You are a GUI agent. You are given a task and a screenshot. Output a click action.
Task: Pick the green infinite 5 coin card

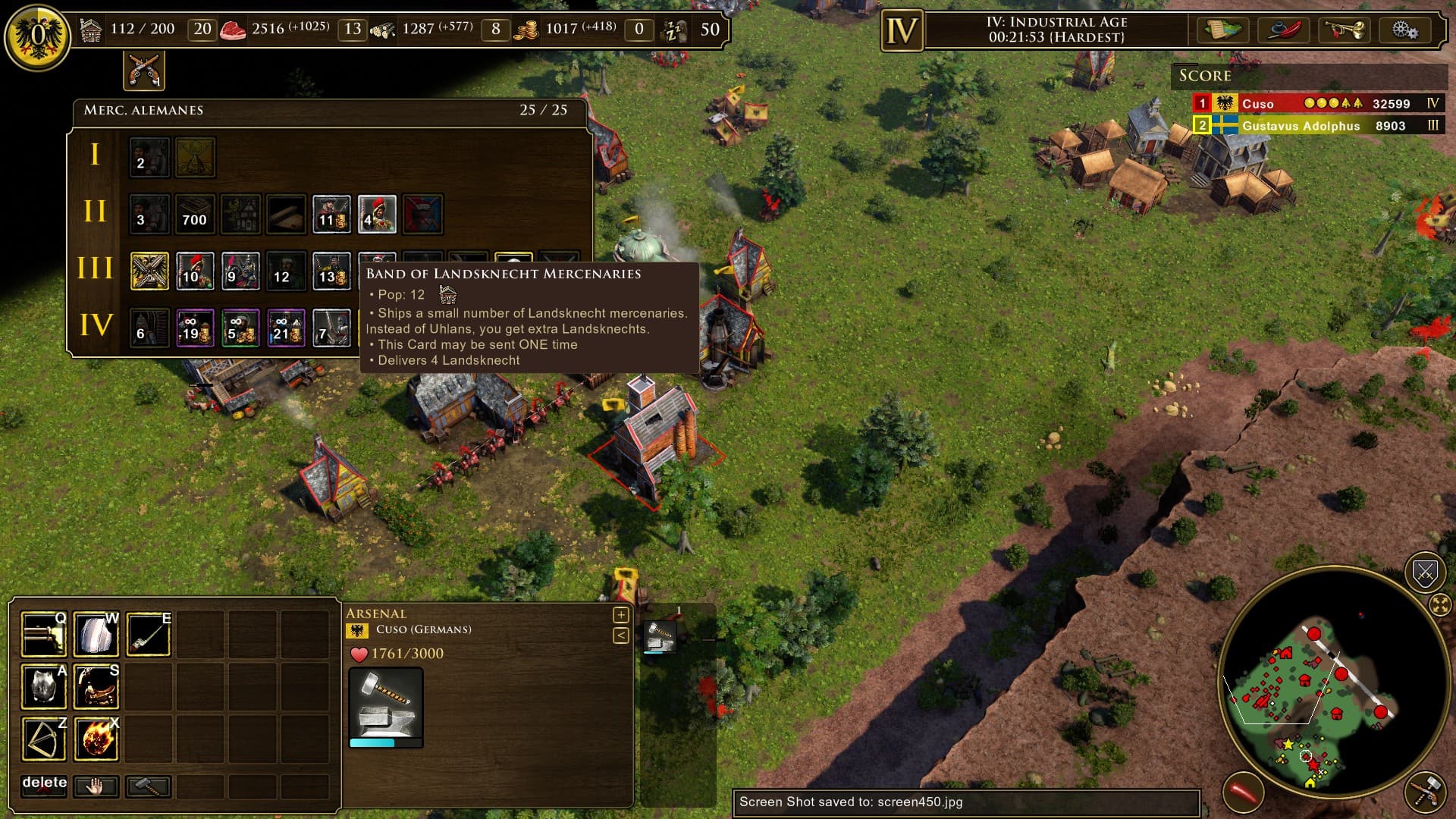click(x=240, y=328)
